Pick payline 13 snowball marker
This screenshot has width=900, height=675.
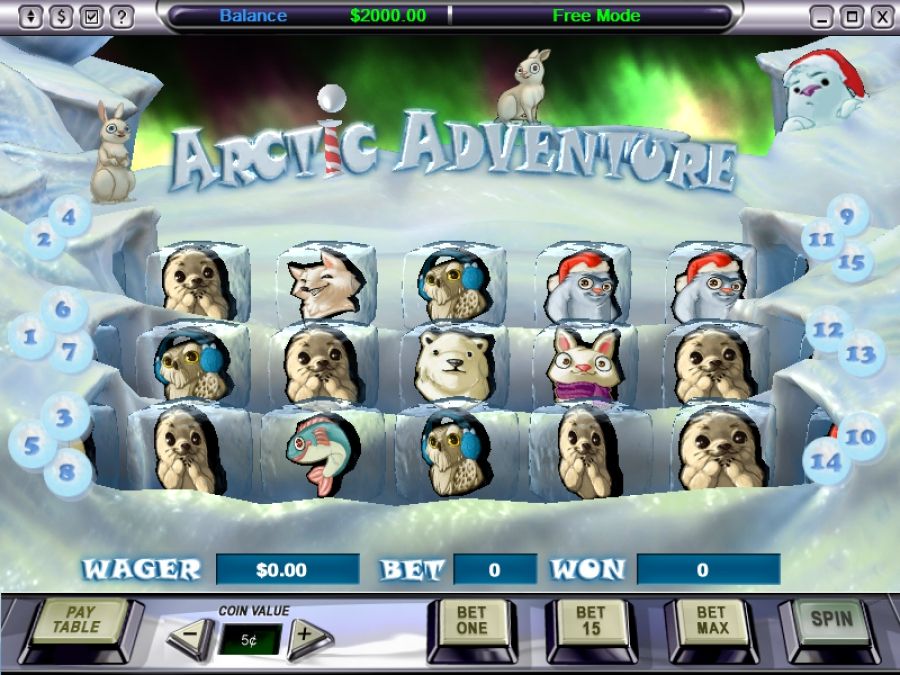861,354
